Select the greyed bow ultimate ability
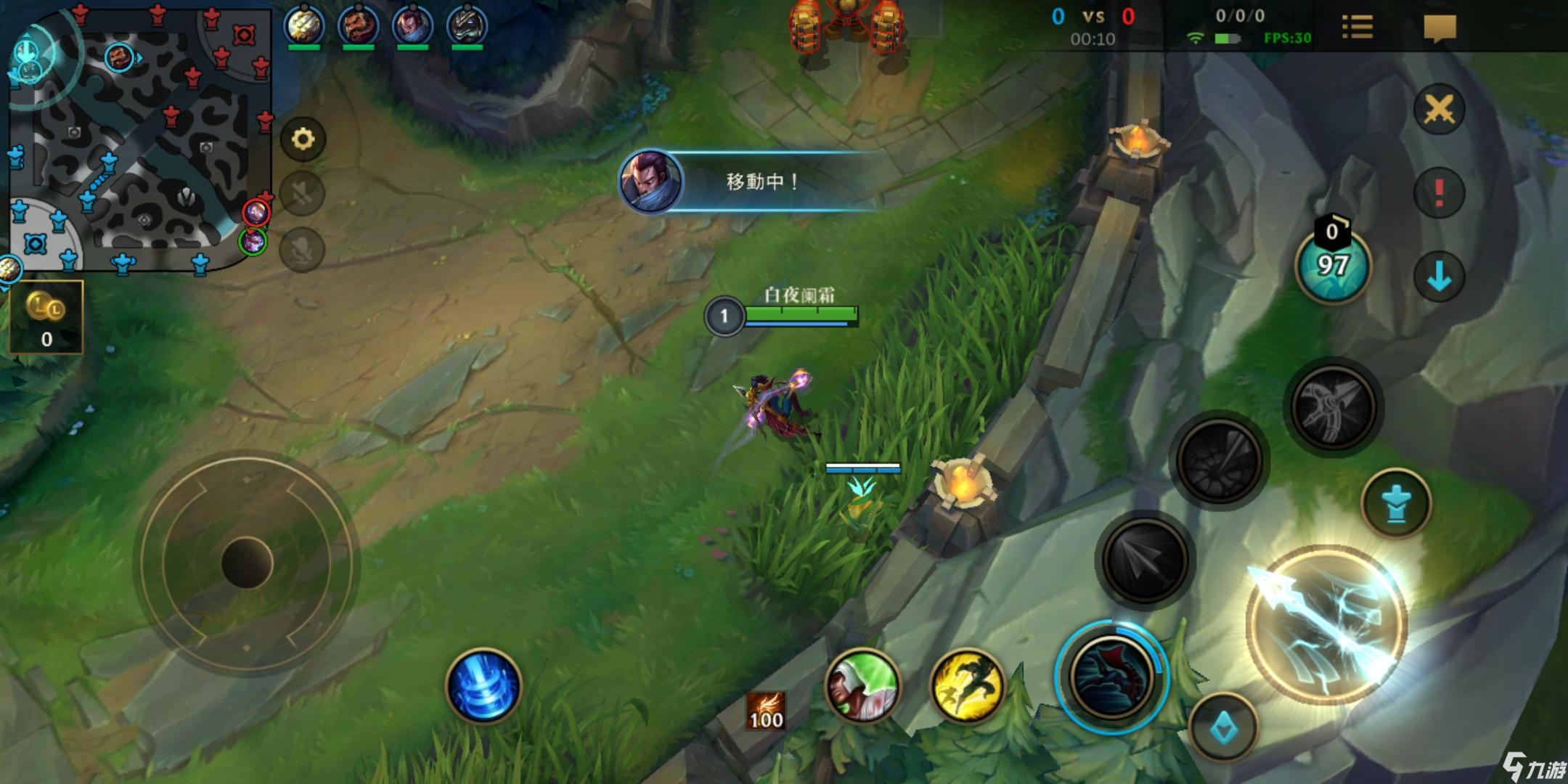The width and height of the screenshot is (1568, 784). [1333, 407]
